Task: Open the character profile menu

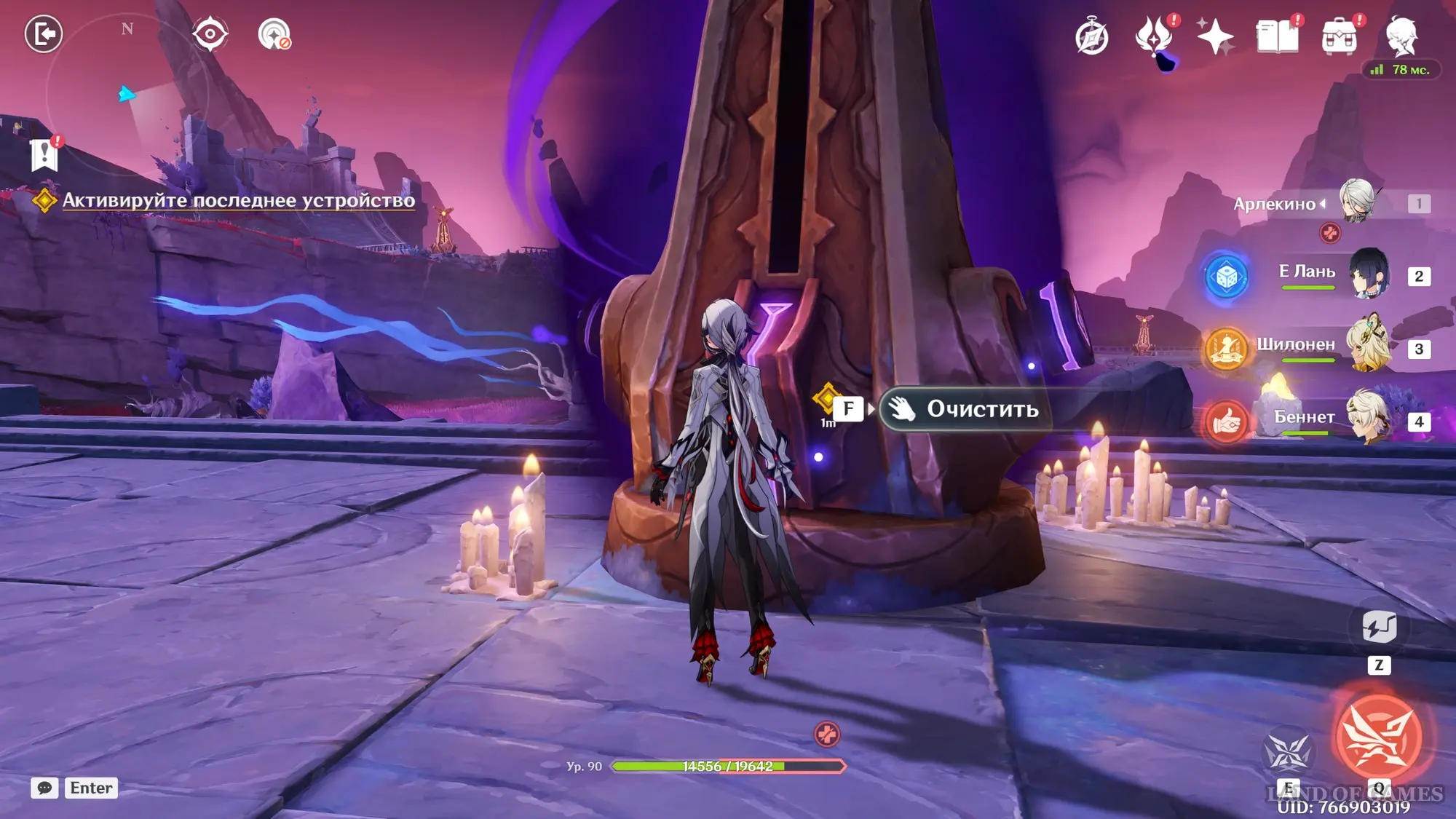Action: pos(1401,36)
